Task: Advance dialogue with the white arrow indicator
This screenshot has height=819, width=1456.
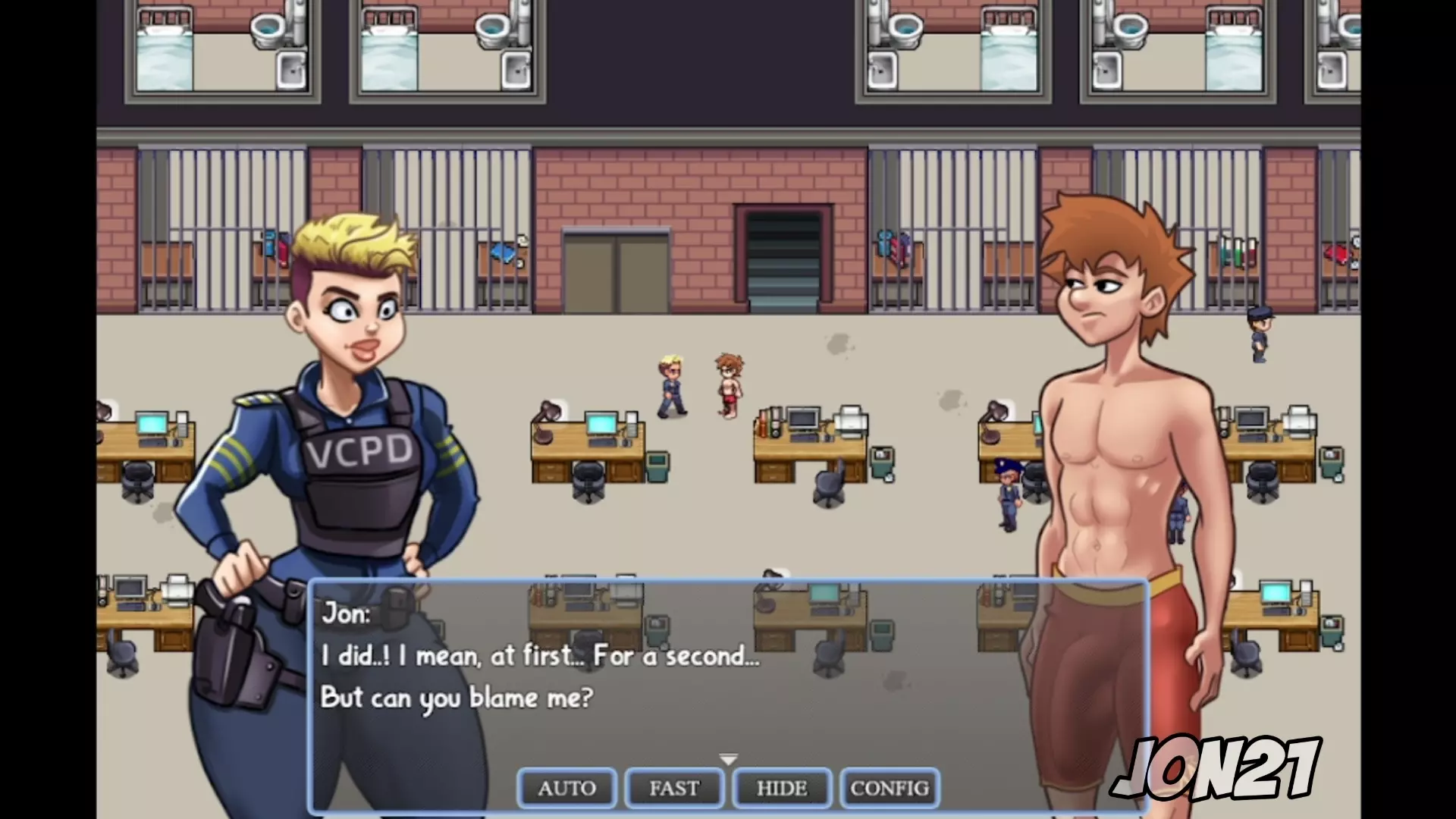Action: 728,759
